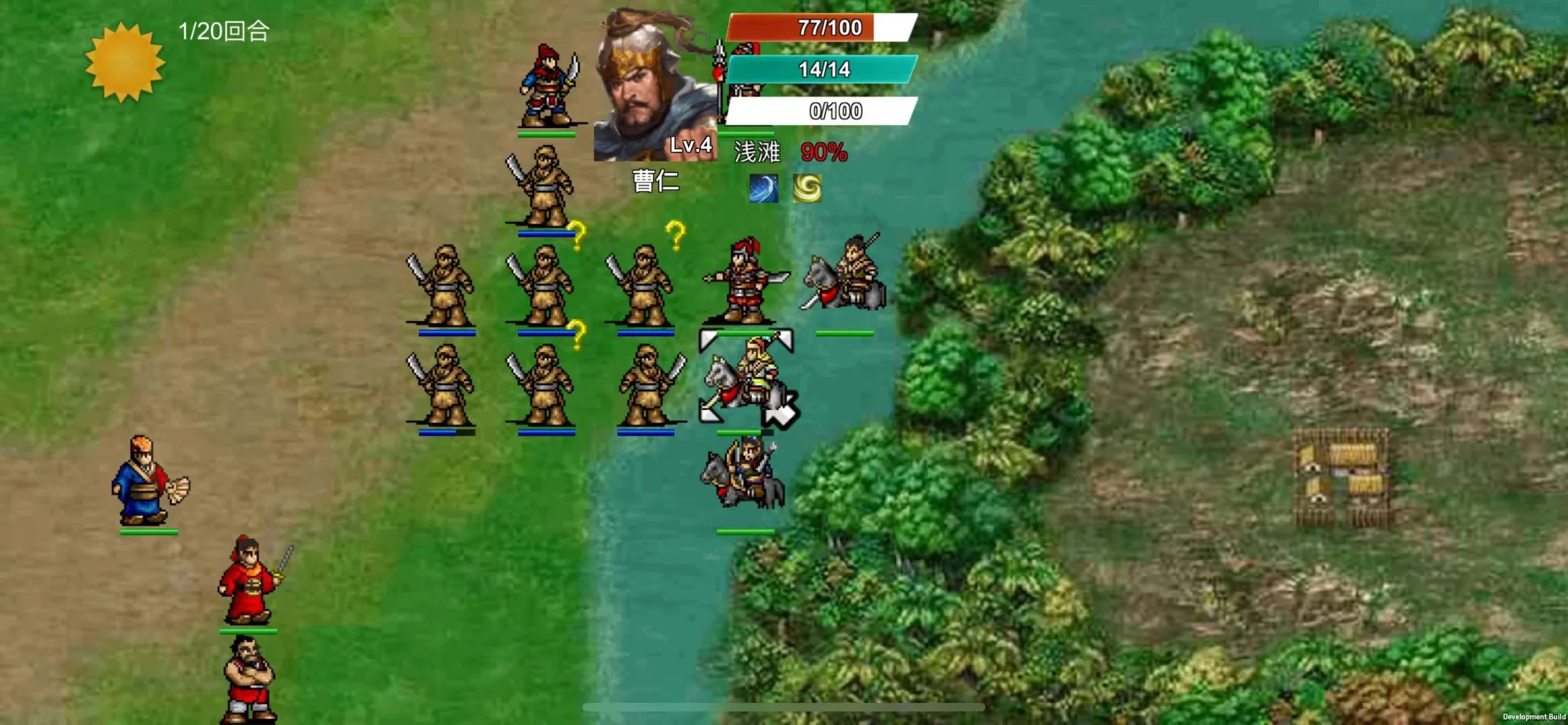1568x725 pixels.
Task: Click the 77/100 health bar
Action: pyautogui.click(x=830, y=28)
